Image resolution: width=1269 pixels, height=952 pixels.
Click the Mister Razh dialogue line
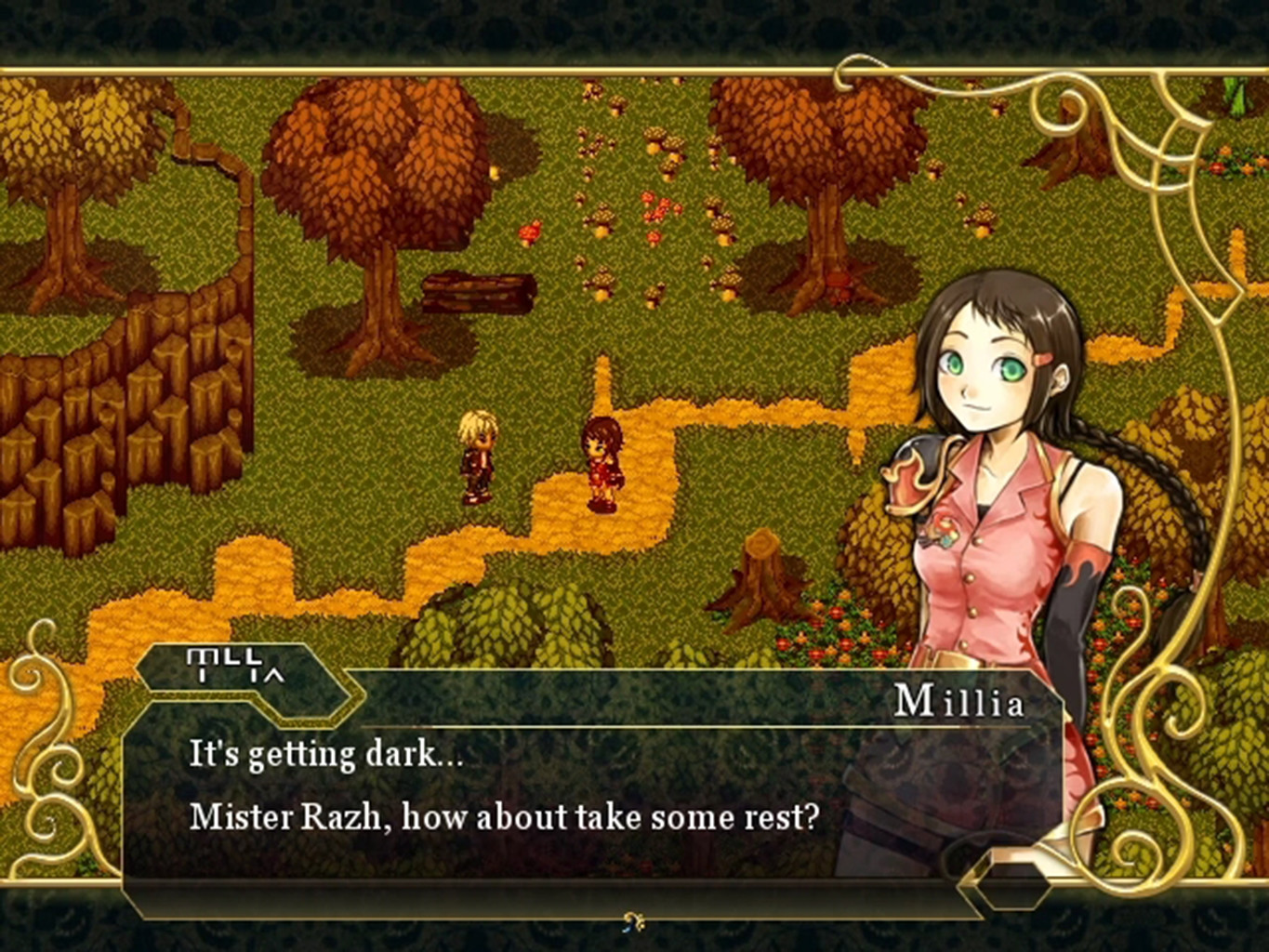(x=502, y=816)
